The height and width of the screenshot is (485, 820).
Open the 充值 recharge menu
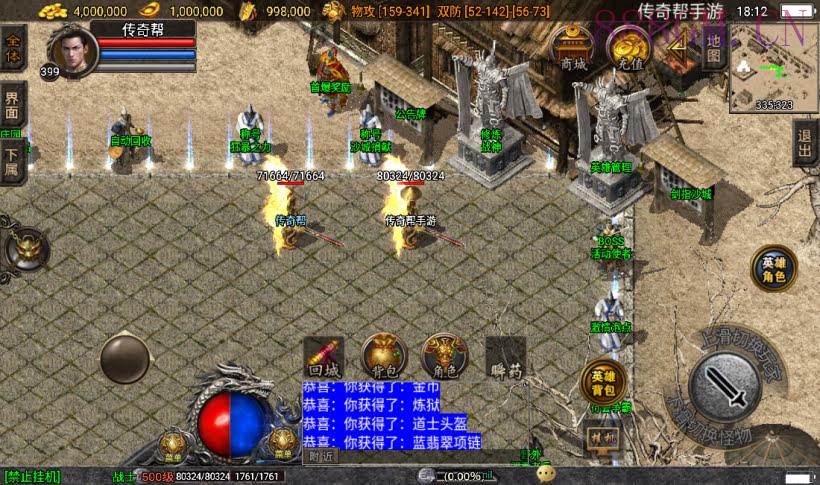(x=630, y=48)
